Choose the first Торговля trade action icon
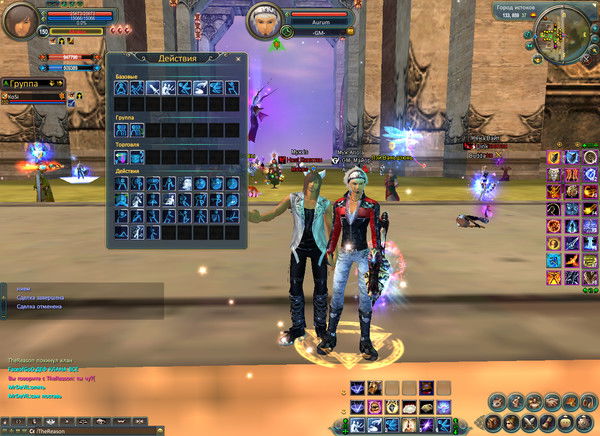This screenshot has width=600, height=436. pos(121,156)
